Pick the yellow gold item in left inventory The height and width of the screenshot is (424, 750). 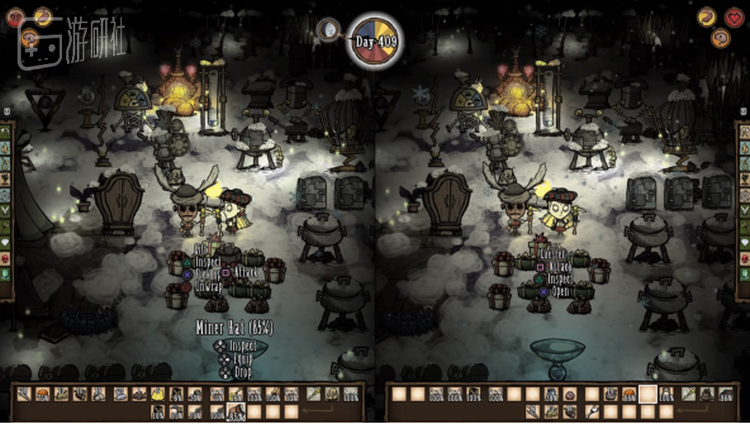(158, 394)
